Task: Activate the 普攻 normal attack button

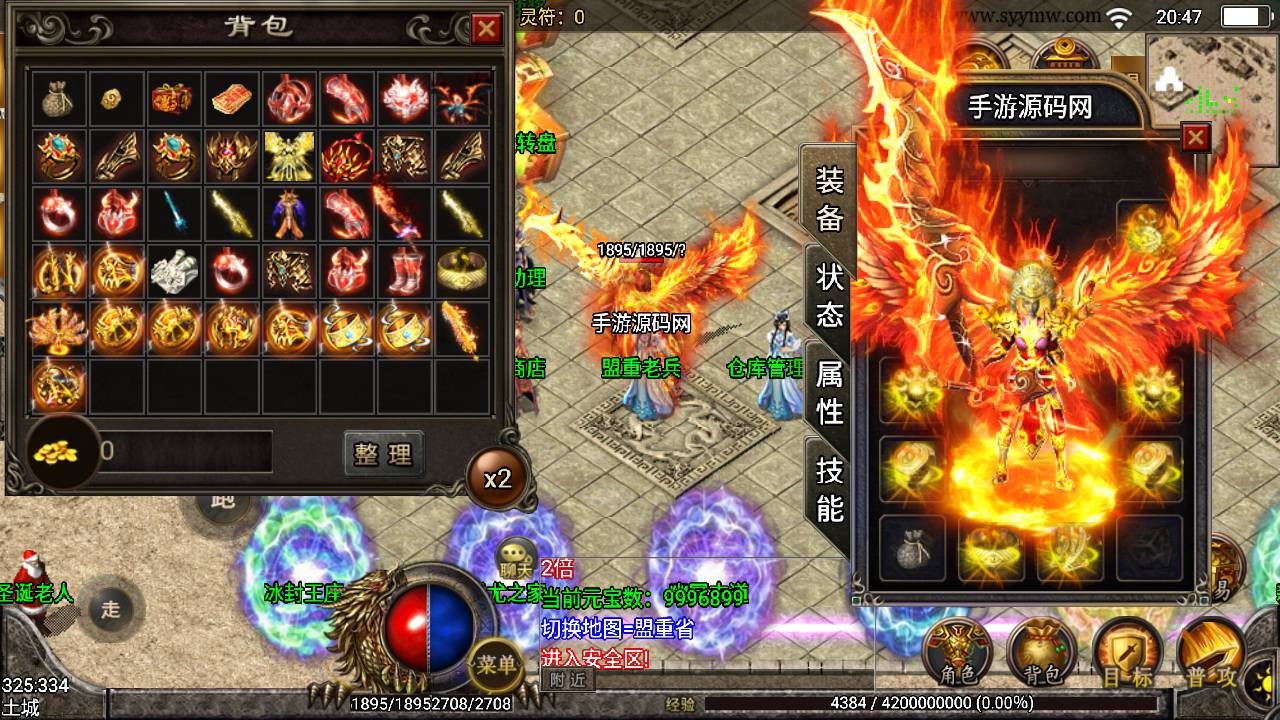Action: [1210, 655]
